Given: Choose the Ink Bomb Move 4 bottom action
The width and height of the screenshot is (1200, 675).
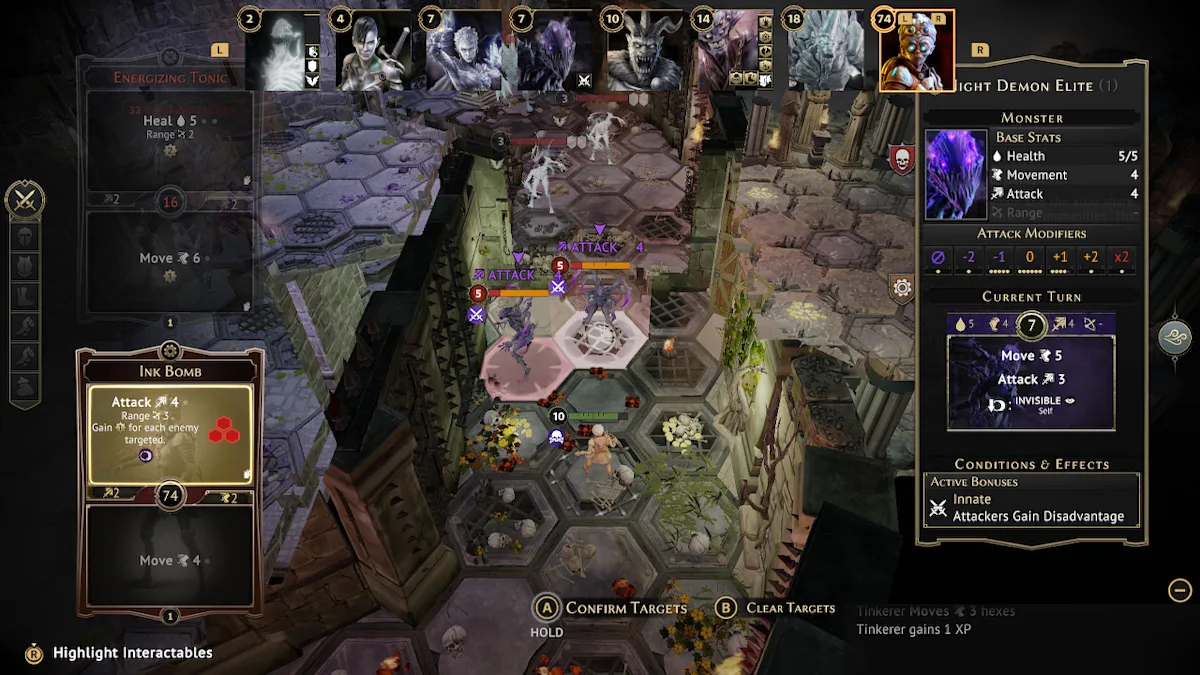Looking at the screenshot, I should pos(170,558).
